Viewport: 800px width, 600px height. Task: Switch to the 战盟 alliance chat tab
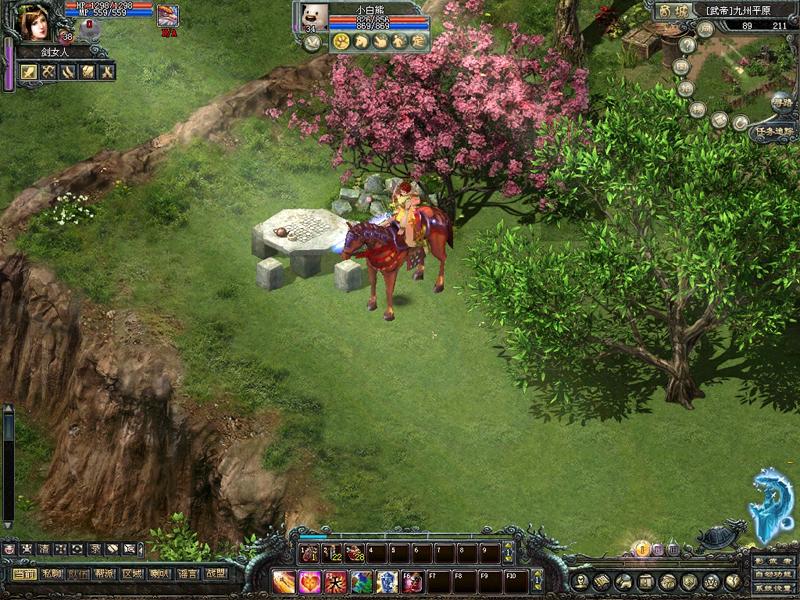[214, 574]
